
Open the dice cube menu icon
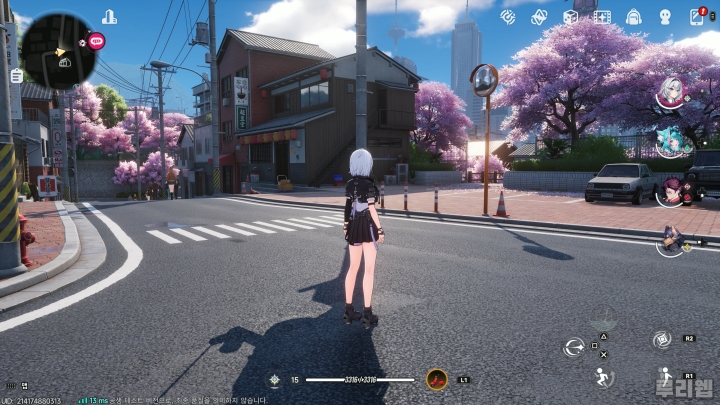[570, 17]
